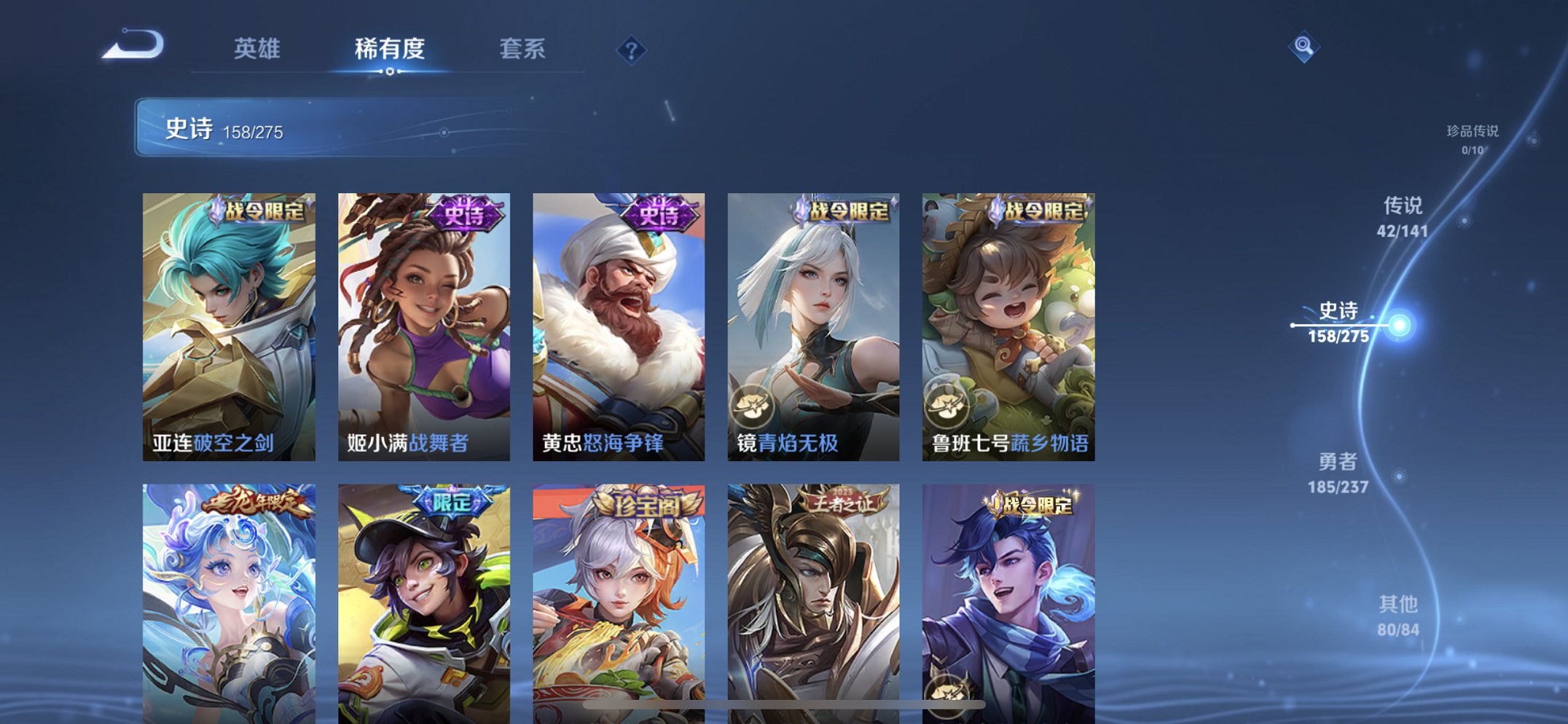Click the question mark help icon
The height and width of the screenshot is (724, 1568).
(631, 51)
